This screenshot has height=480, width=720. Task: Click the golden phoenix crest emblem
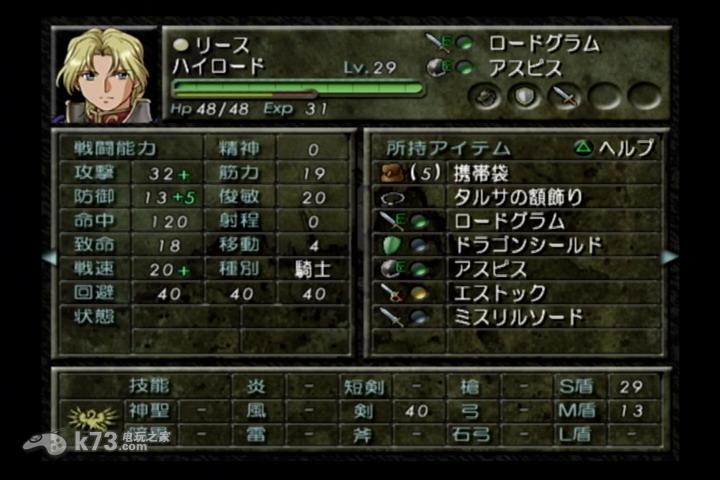pos(88,418)
